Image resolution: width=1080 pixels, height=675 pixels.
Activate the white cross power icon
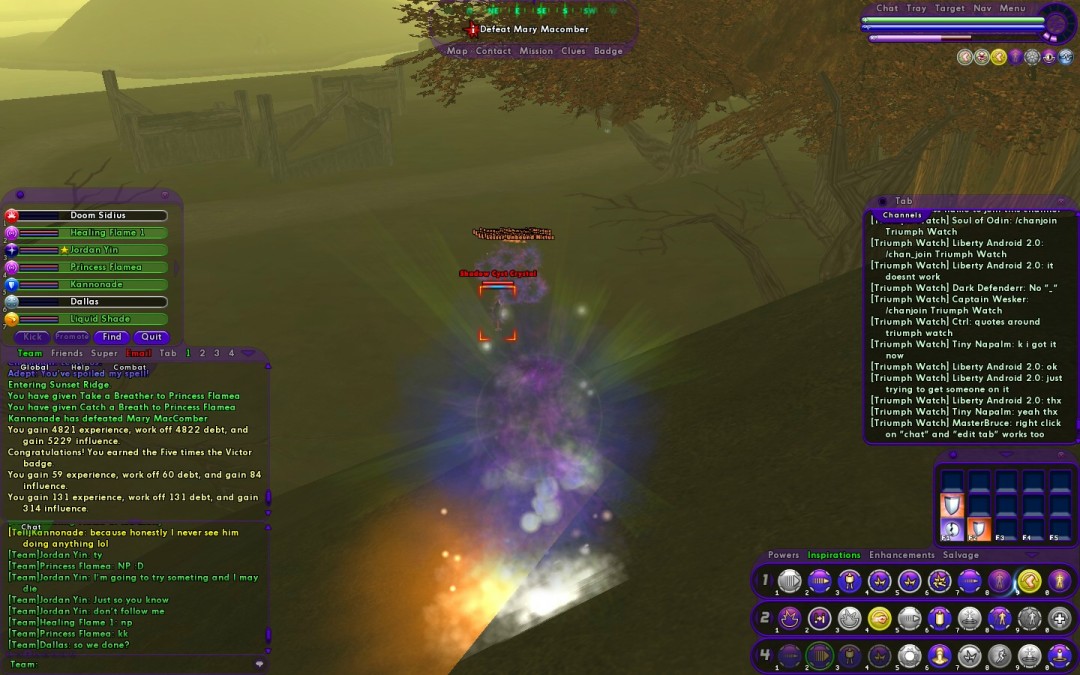coord(1059,619)
